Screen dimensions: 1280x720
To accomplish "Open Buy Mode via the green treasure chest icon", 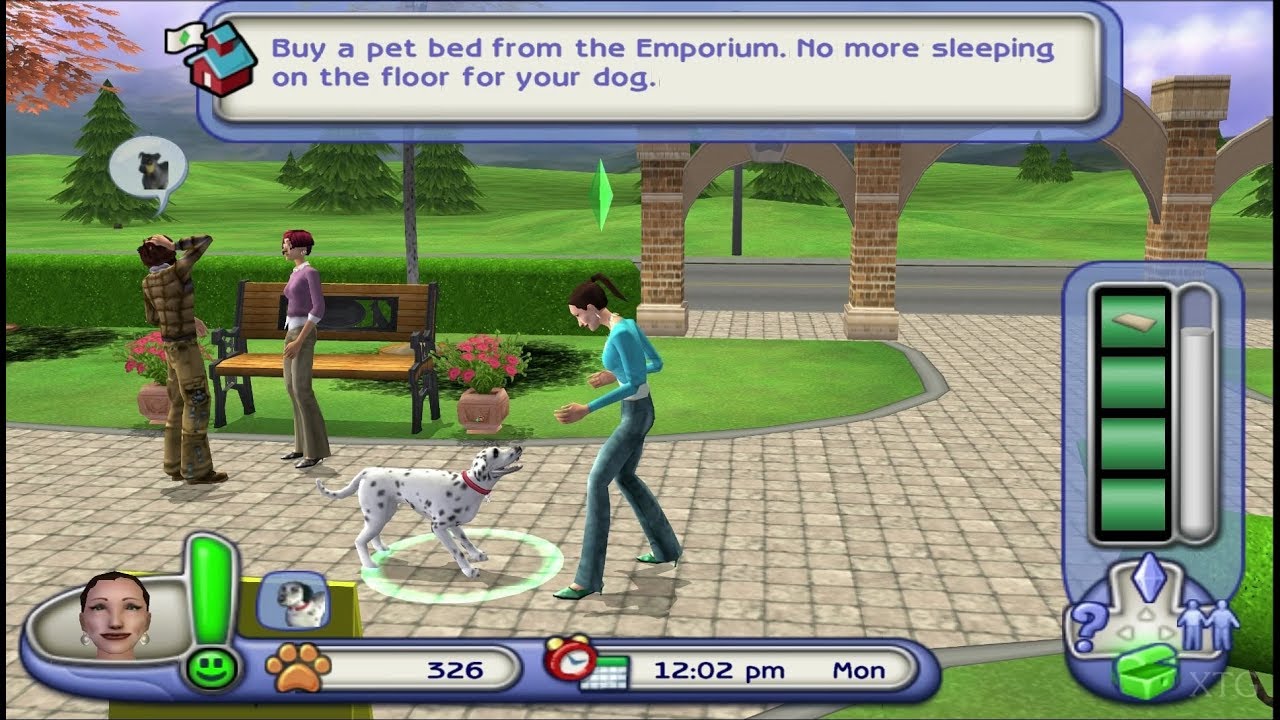I will tap(1147, 670).
